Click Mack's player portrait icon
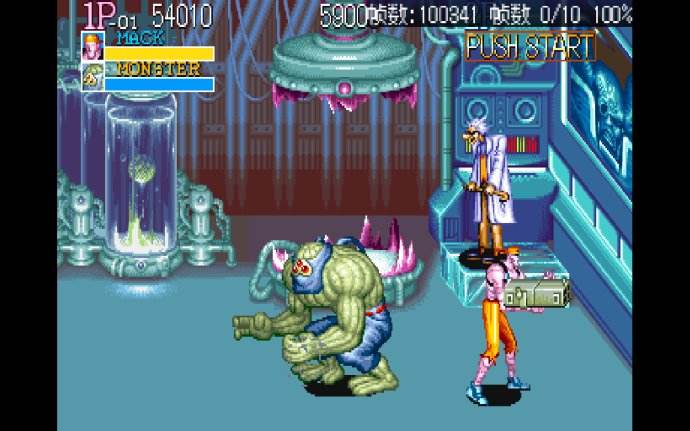Image resolution: width=690 pixels, height=431 pixels. tap(93, 46)
